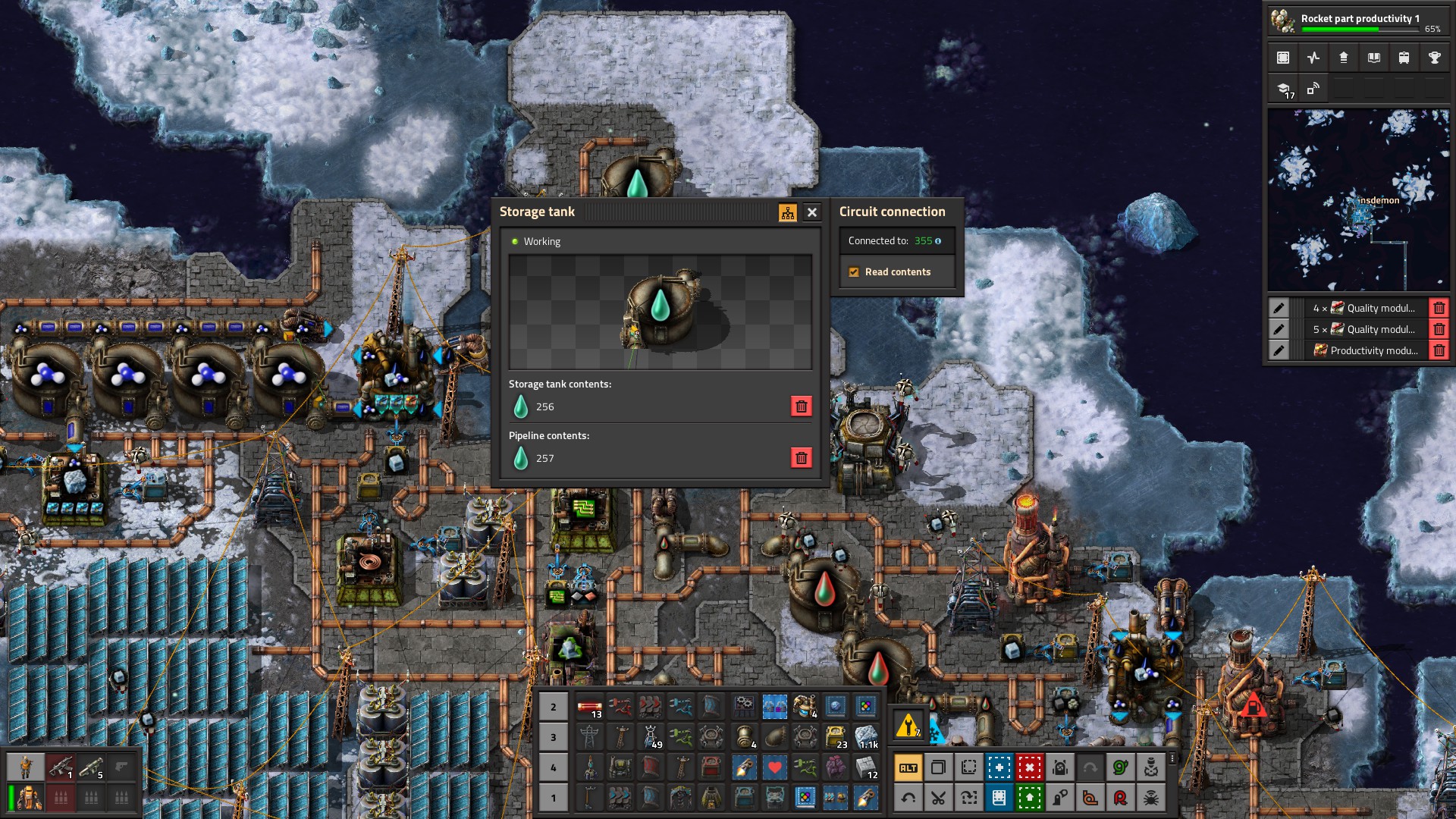Image resolution: width=1456 pixels, height=819 pixels.
Task: Edit the 4 × Quality module queue entry
Action: pyautogui.click(x=1279, y=308)
